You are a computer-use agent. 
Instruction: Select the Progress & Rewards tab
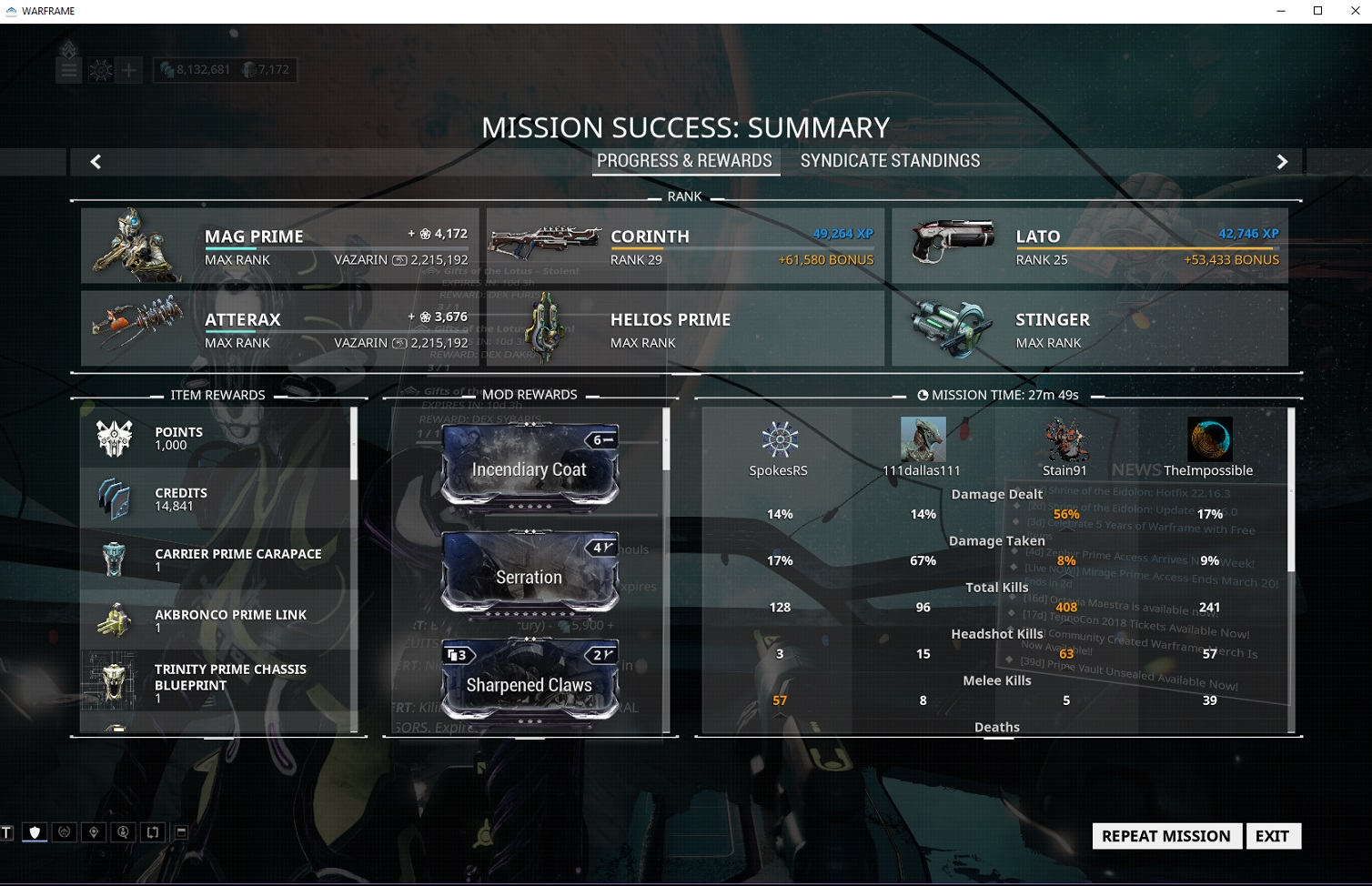click(x=684, y=161)
